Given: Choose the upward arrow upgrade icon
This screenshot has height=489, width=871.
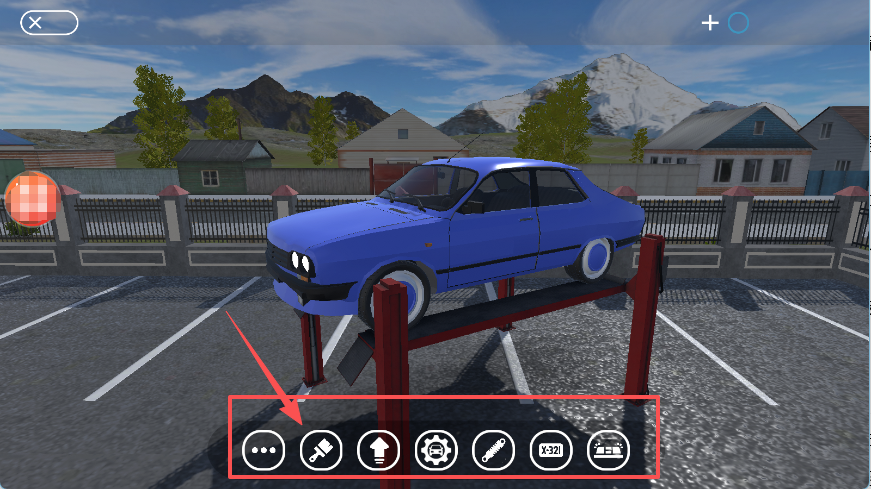Looking at the screenshot, I should pyautogui.click(x=378, y=451).
